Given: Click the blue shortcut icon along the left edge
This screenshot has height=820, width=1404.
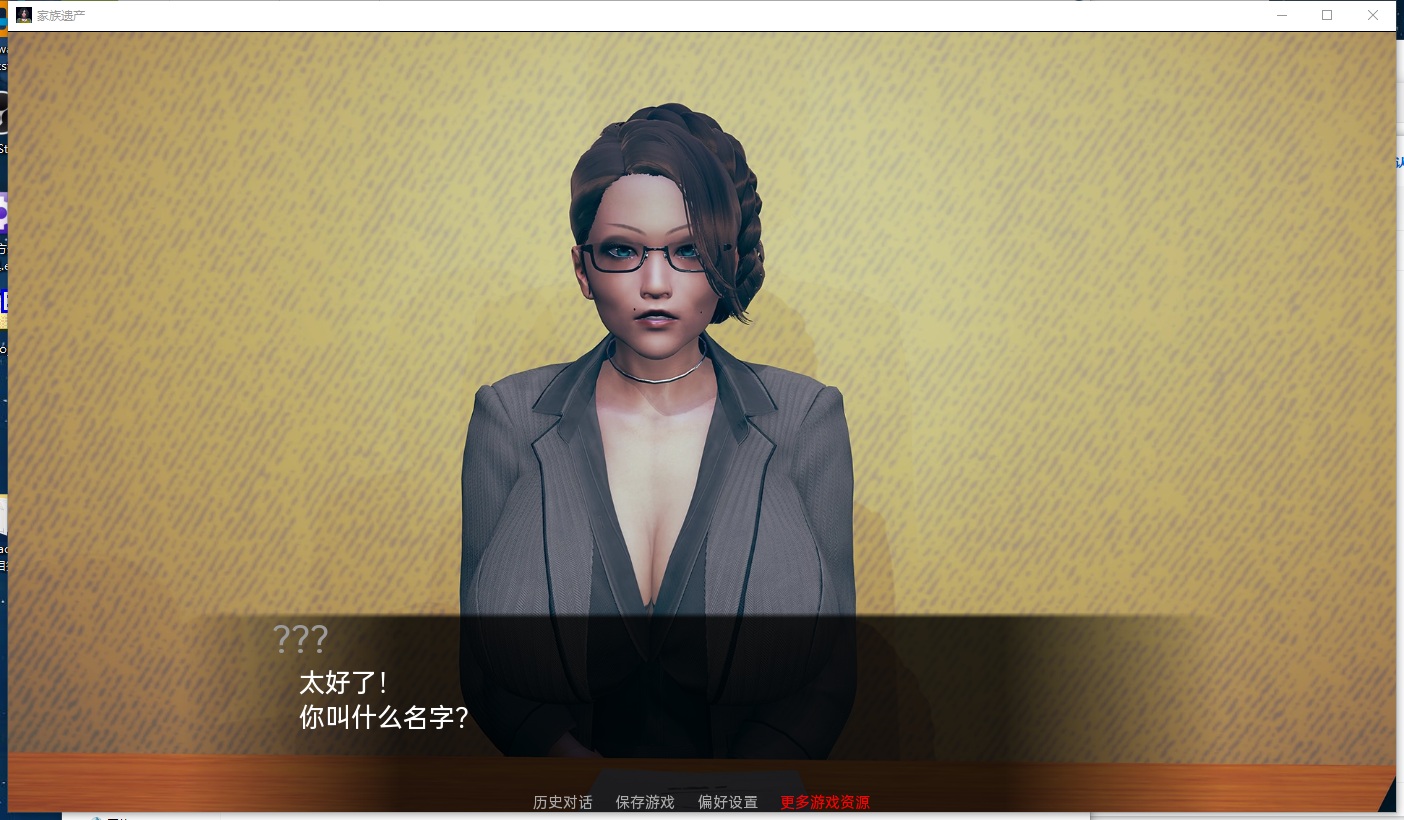Looking at the screenshot, I should pyautogui.click(x=5, y=300).
